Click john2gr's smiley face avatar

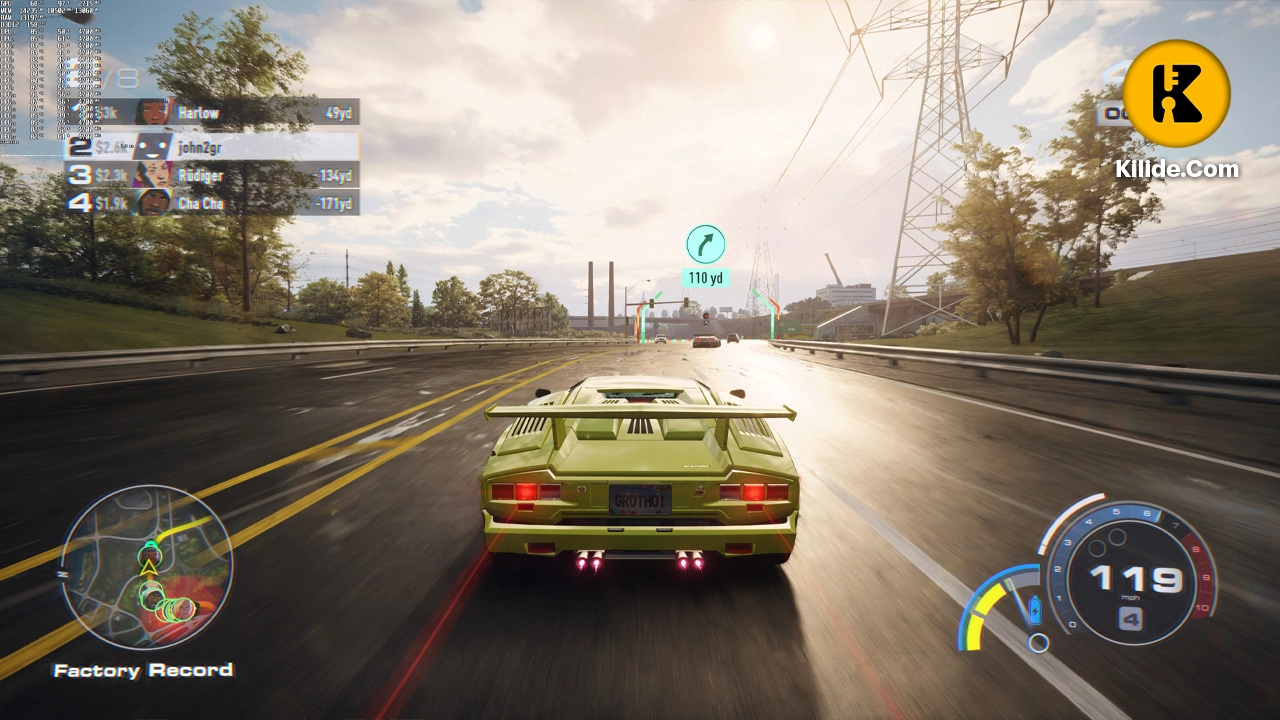coord(151,147)
